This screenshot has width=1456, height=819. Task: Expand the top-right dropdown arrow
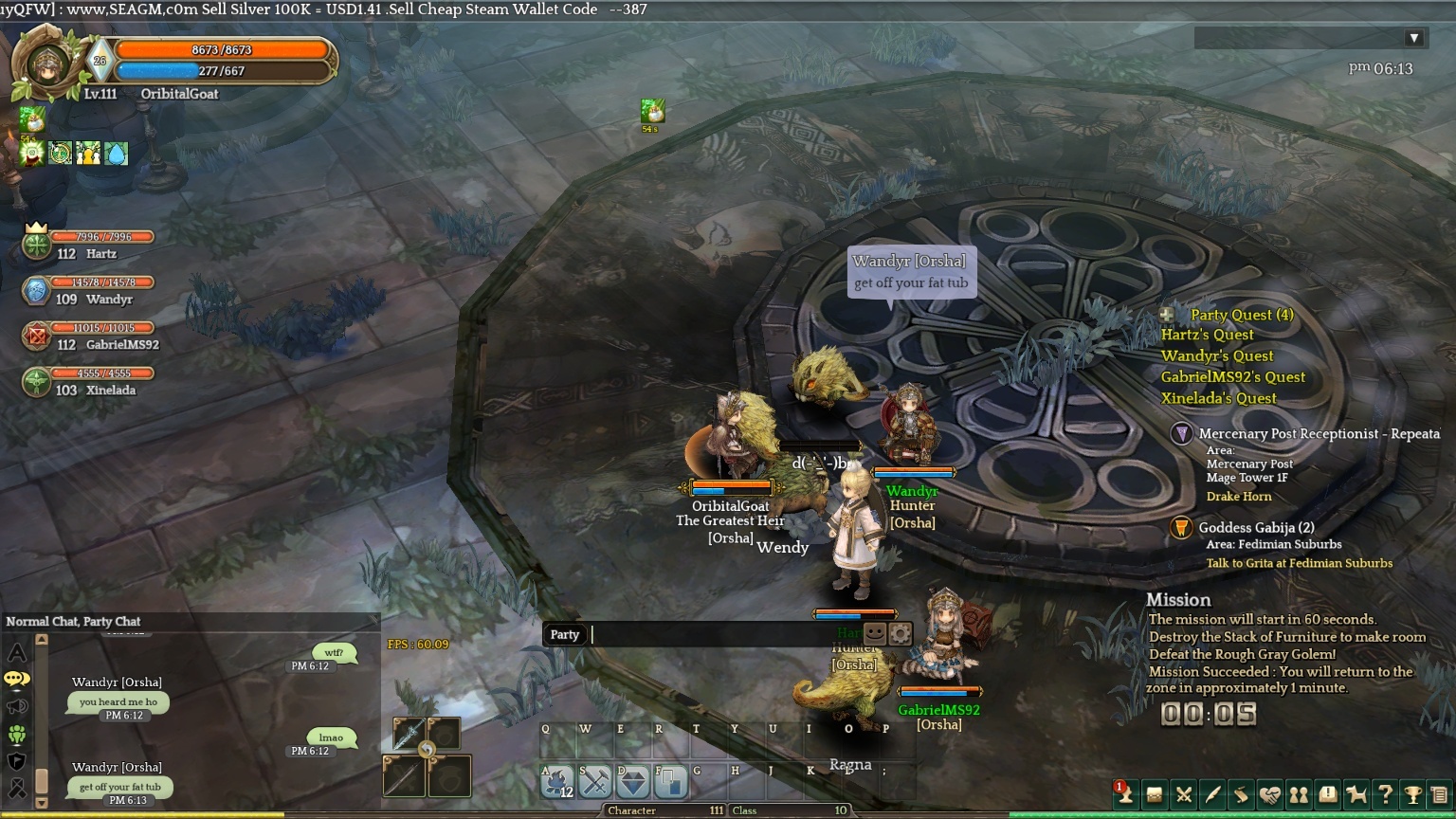[x=1413, y=38]
